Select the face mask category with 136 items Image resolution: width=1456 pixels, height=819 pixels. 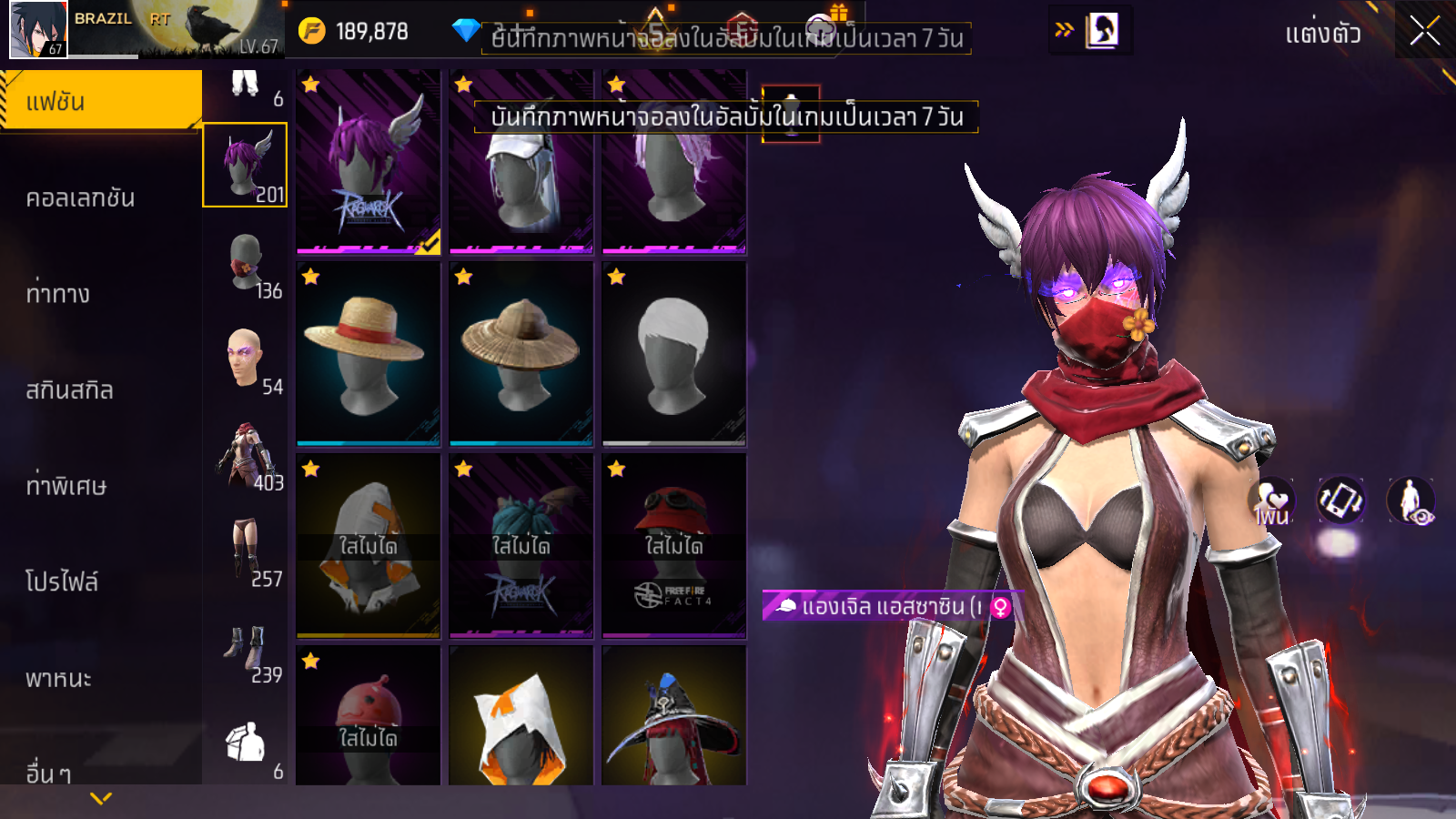[246, 264]
